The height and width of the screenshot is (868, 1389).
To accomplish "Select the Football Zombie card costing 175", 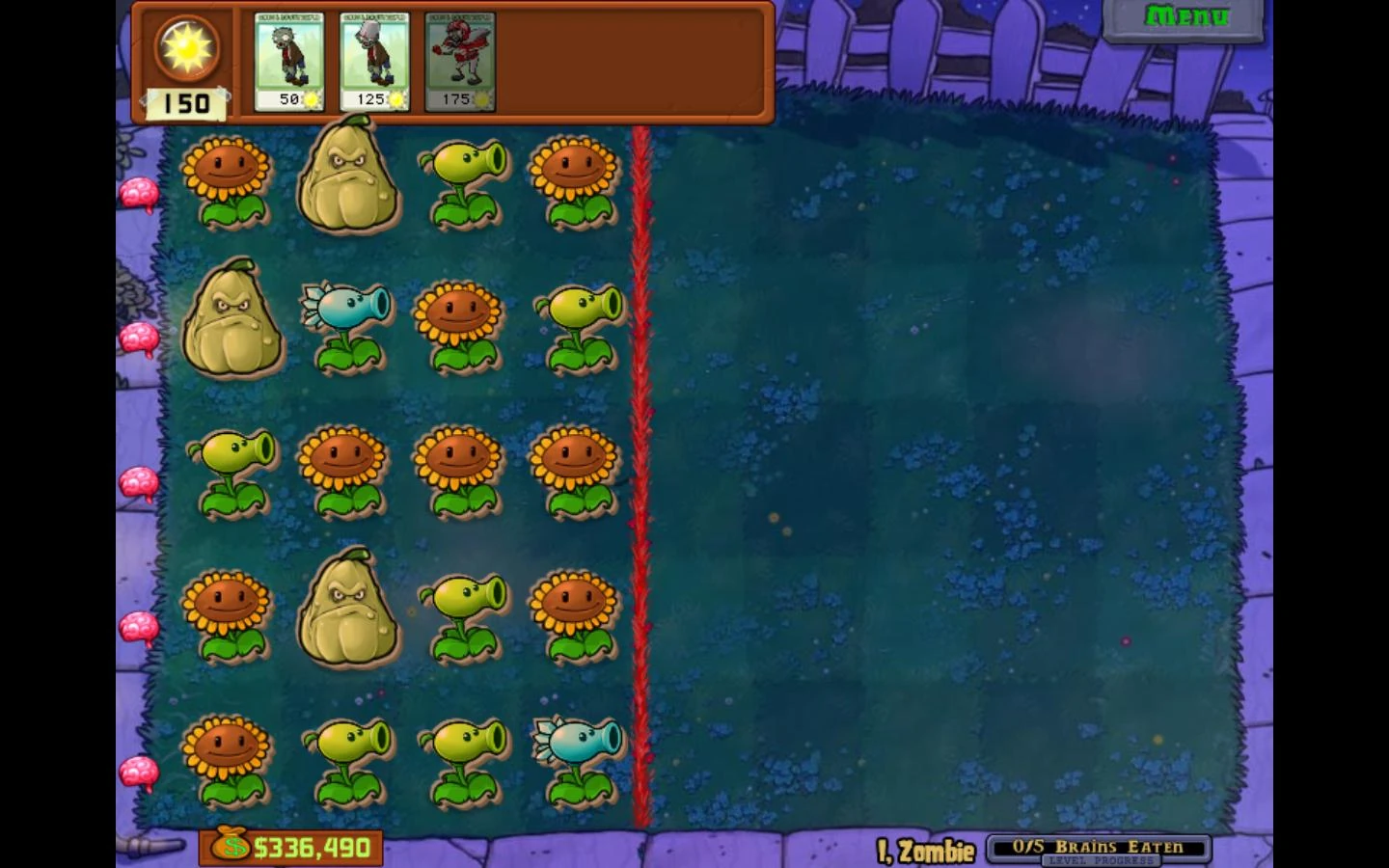I will (460, 58).
